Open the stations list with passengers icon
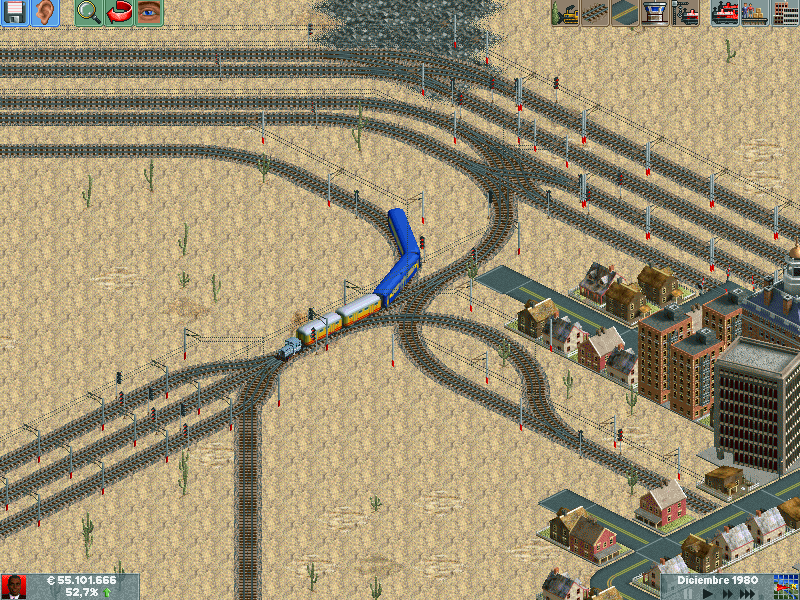The width and height of the screenshot is (800, 600). 755,13
